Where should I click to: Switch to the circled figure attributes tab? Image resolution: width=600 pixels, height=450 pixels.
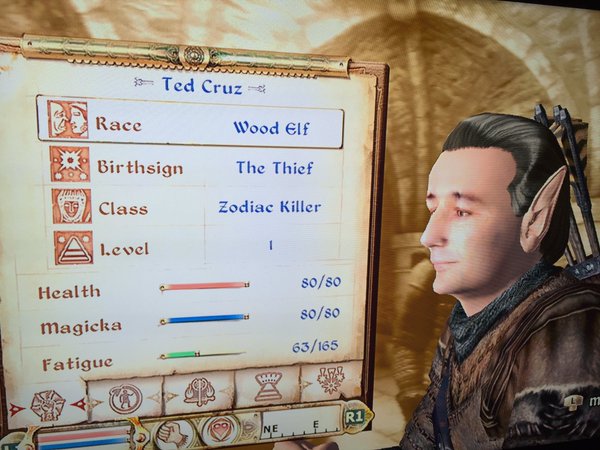click(125, 398)
